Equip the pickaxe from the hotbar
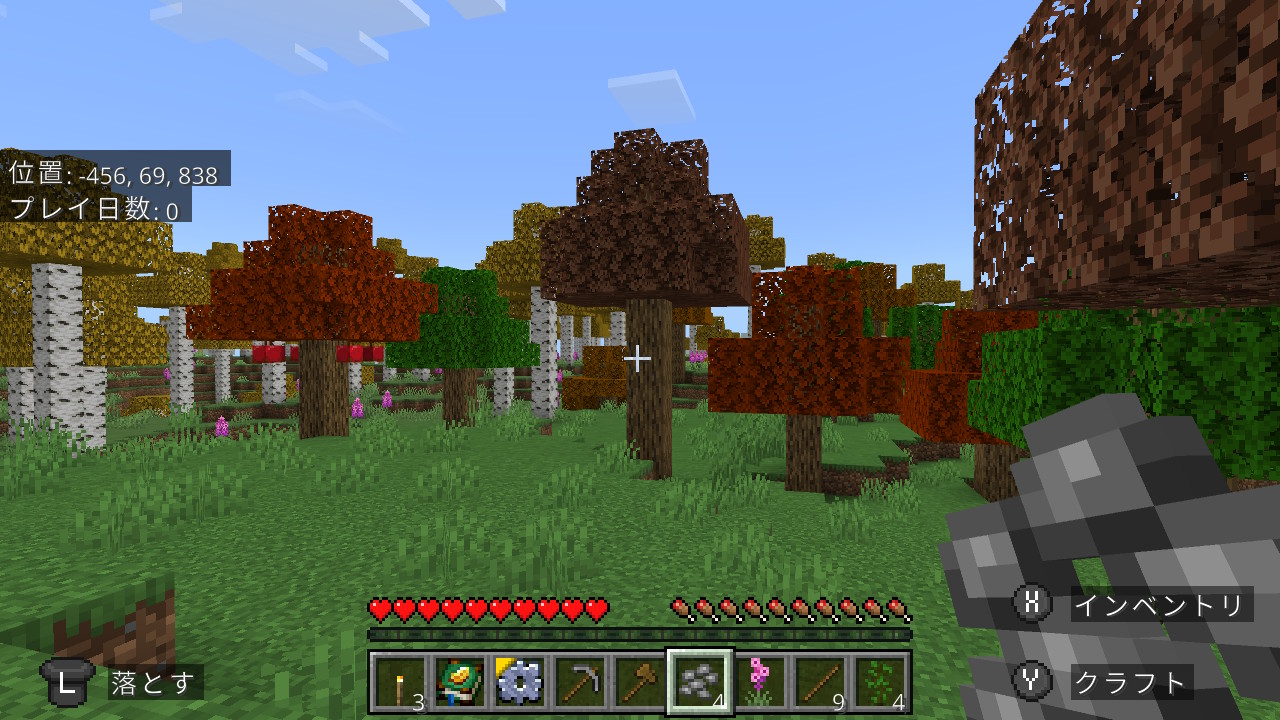Image resolution: width=1280 pixels, height=720 pixels. [x=580, y=682]
